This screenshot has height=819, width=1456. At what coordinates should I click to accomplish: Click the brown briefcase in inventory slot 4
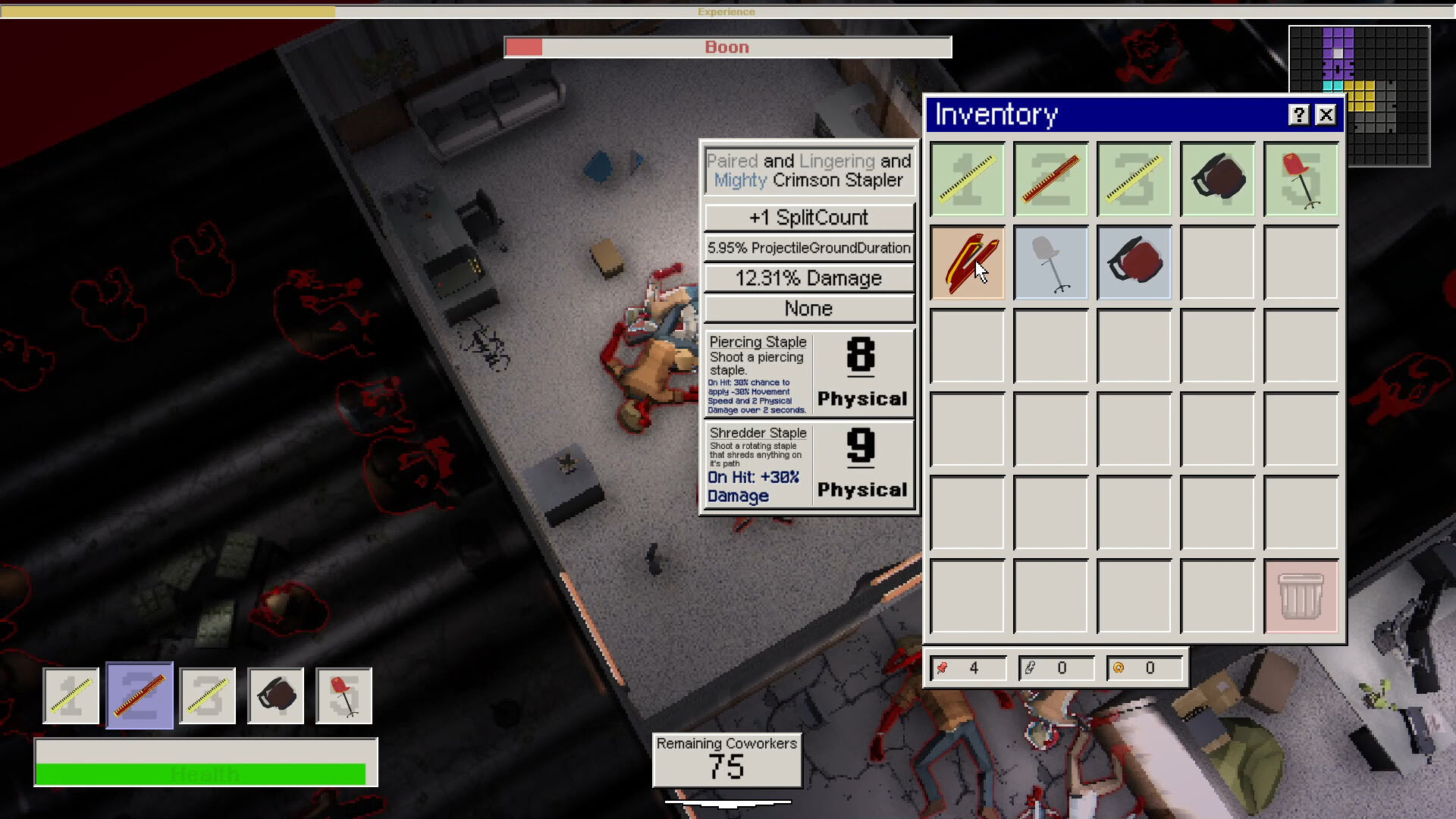tap(1217, 180)
